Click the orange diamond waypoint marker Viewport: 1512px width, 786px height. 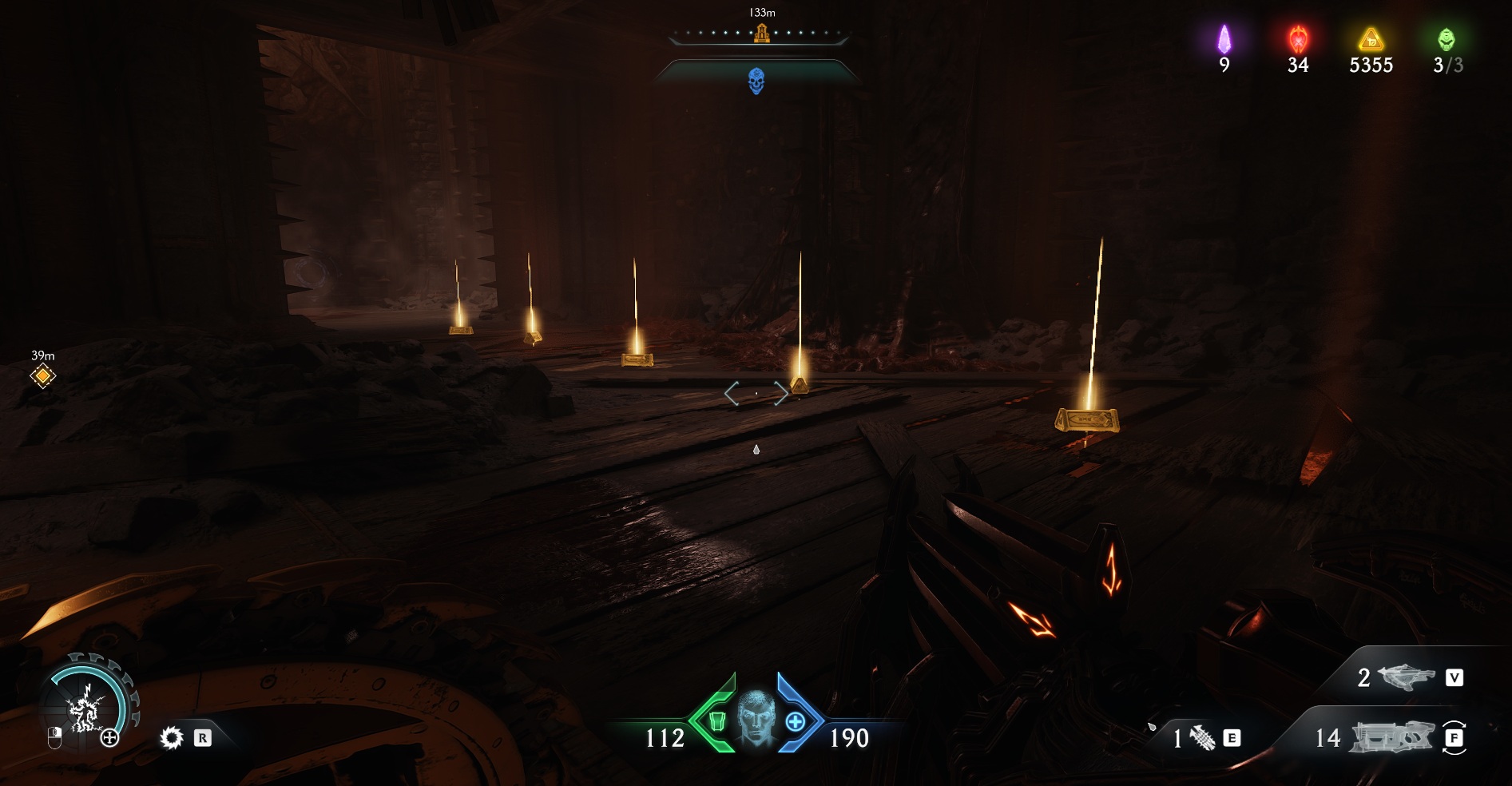pyautogui.click(x=43, y=375)
